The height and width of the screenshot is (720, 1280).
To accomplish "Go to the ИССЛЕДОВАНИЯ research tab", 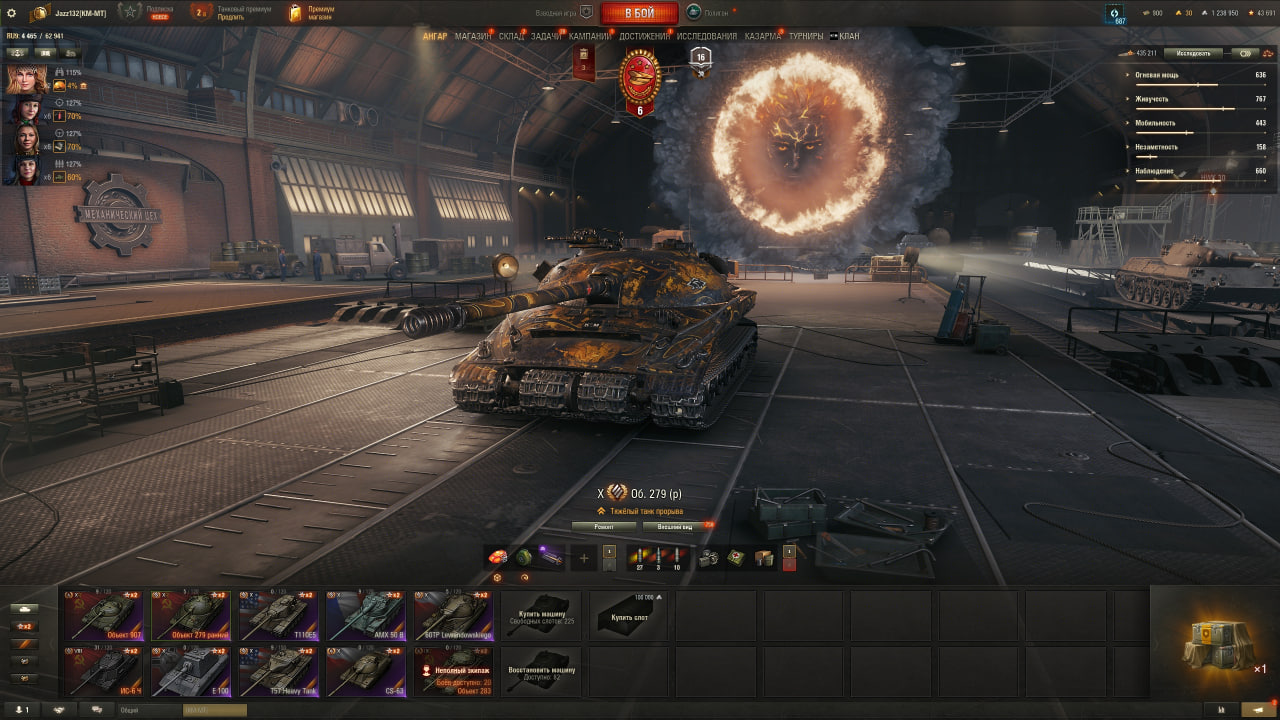I will 706,36.
